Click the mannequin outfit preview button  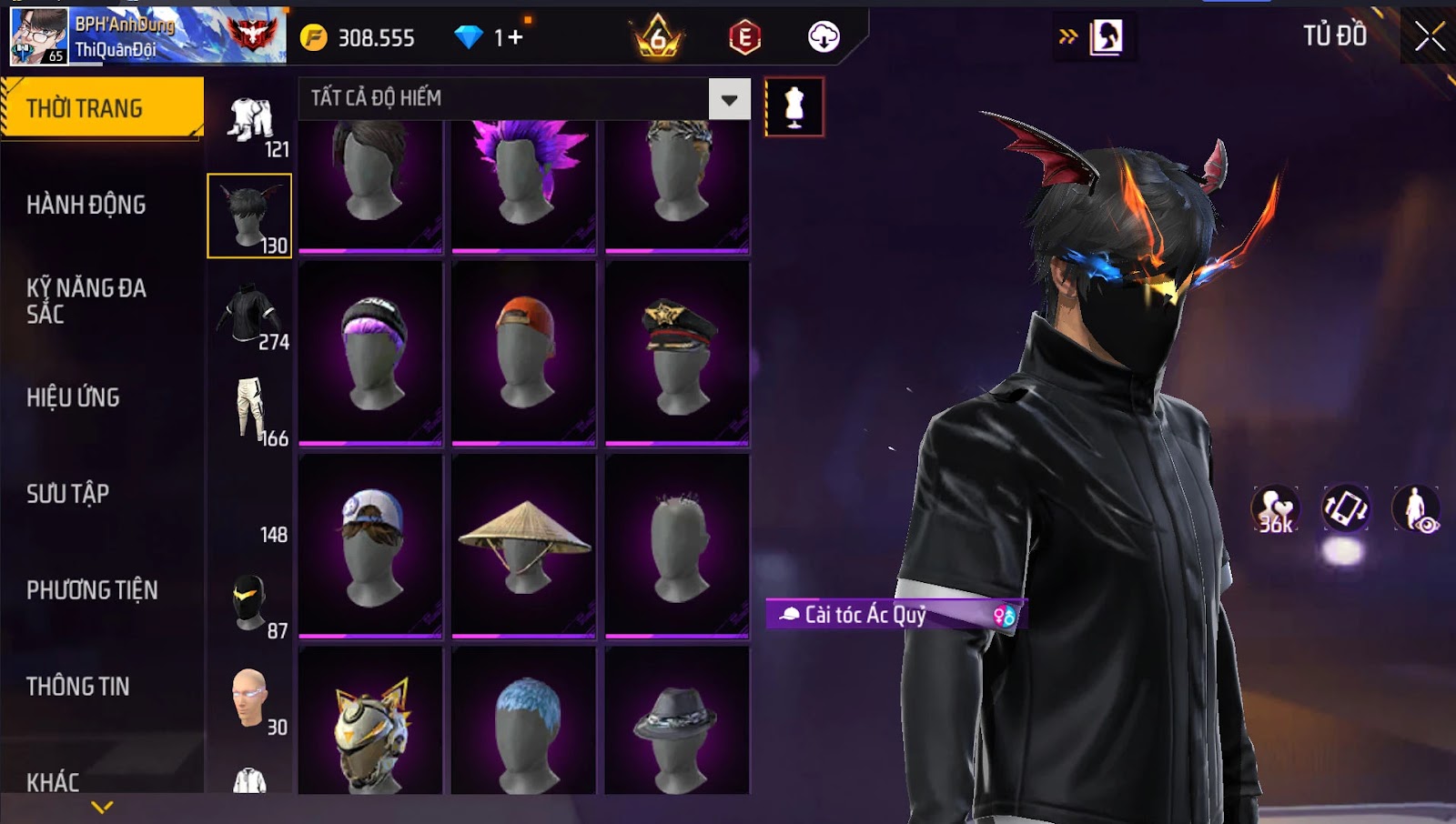point(794,107)
